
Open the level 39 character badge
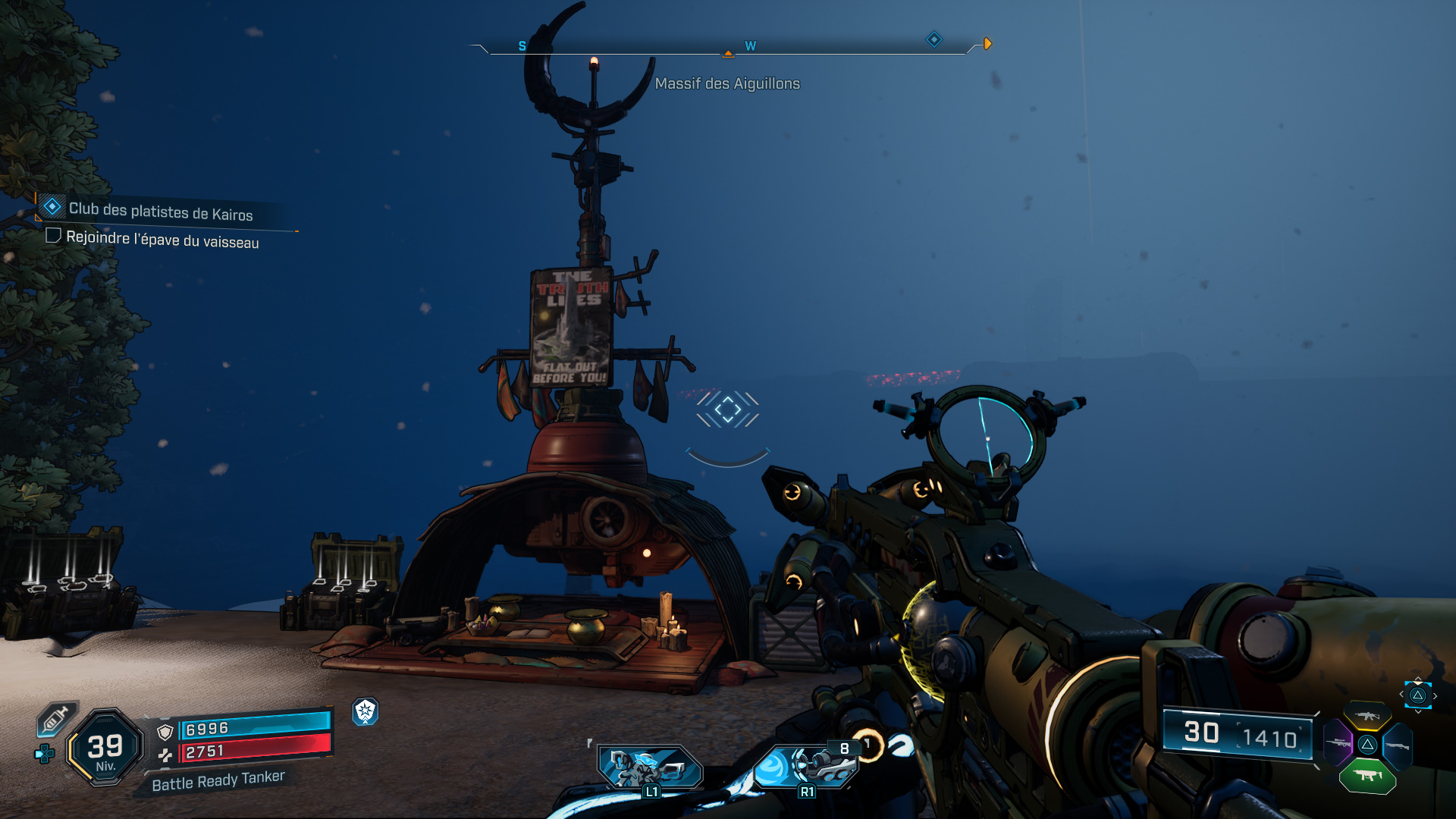pyautogui.click(x=105, y=748)
